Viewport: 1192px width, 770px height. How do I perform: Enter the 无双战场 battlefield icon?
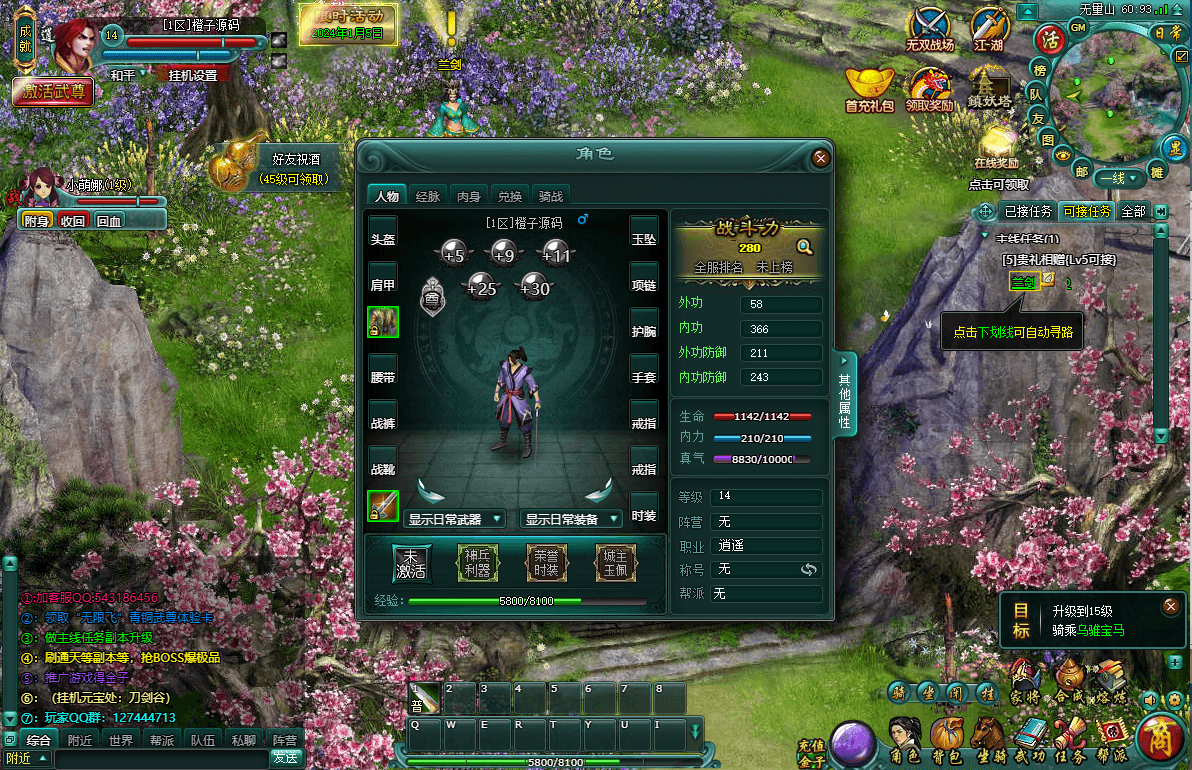point(930,30)
